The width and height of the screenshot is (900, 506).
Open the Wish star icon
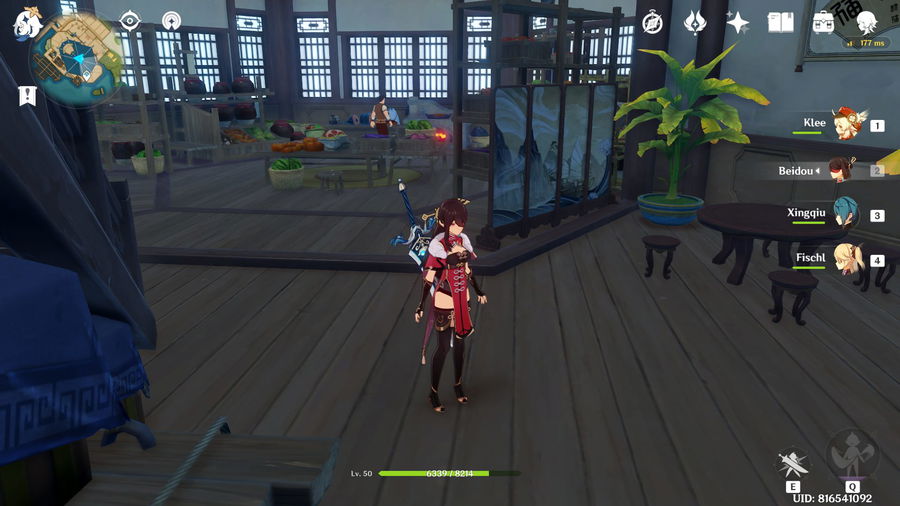(738, 22)
